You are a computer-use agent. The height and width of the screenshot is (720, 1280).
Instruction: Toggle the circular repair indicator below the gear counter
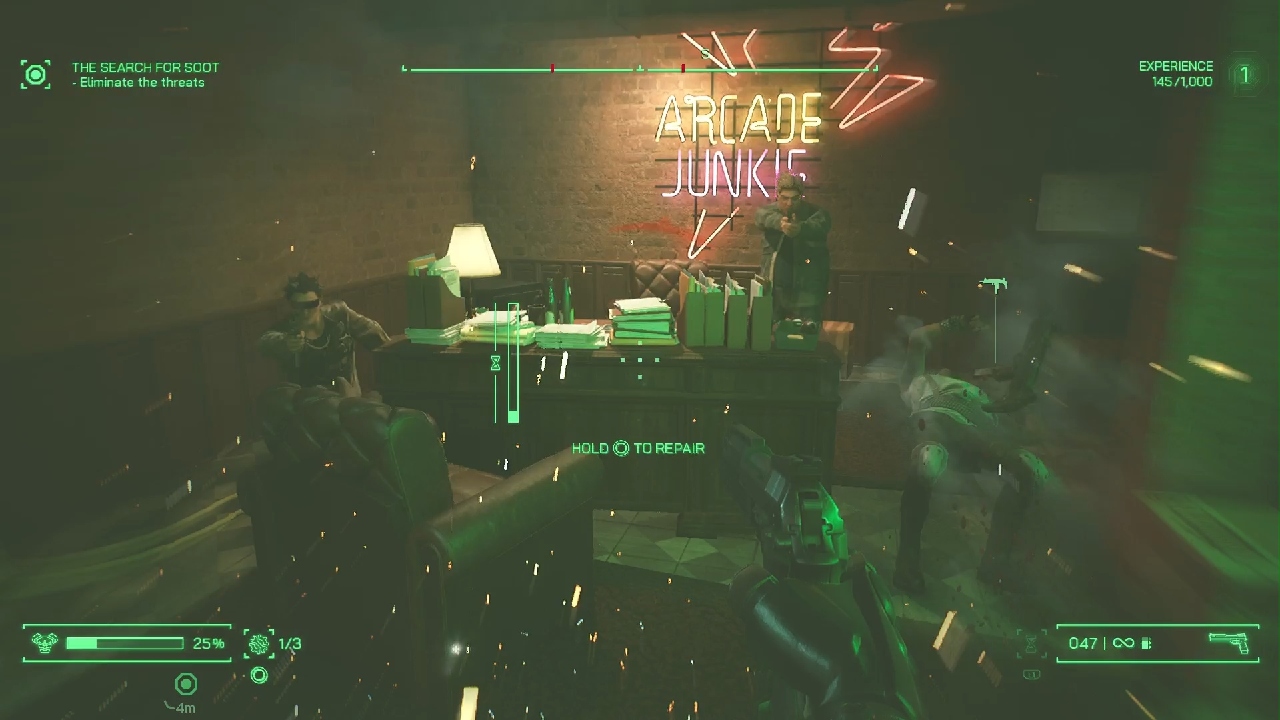click(x=258, y=674)
